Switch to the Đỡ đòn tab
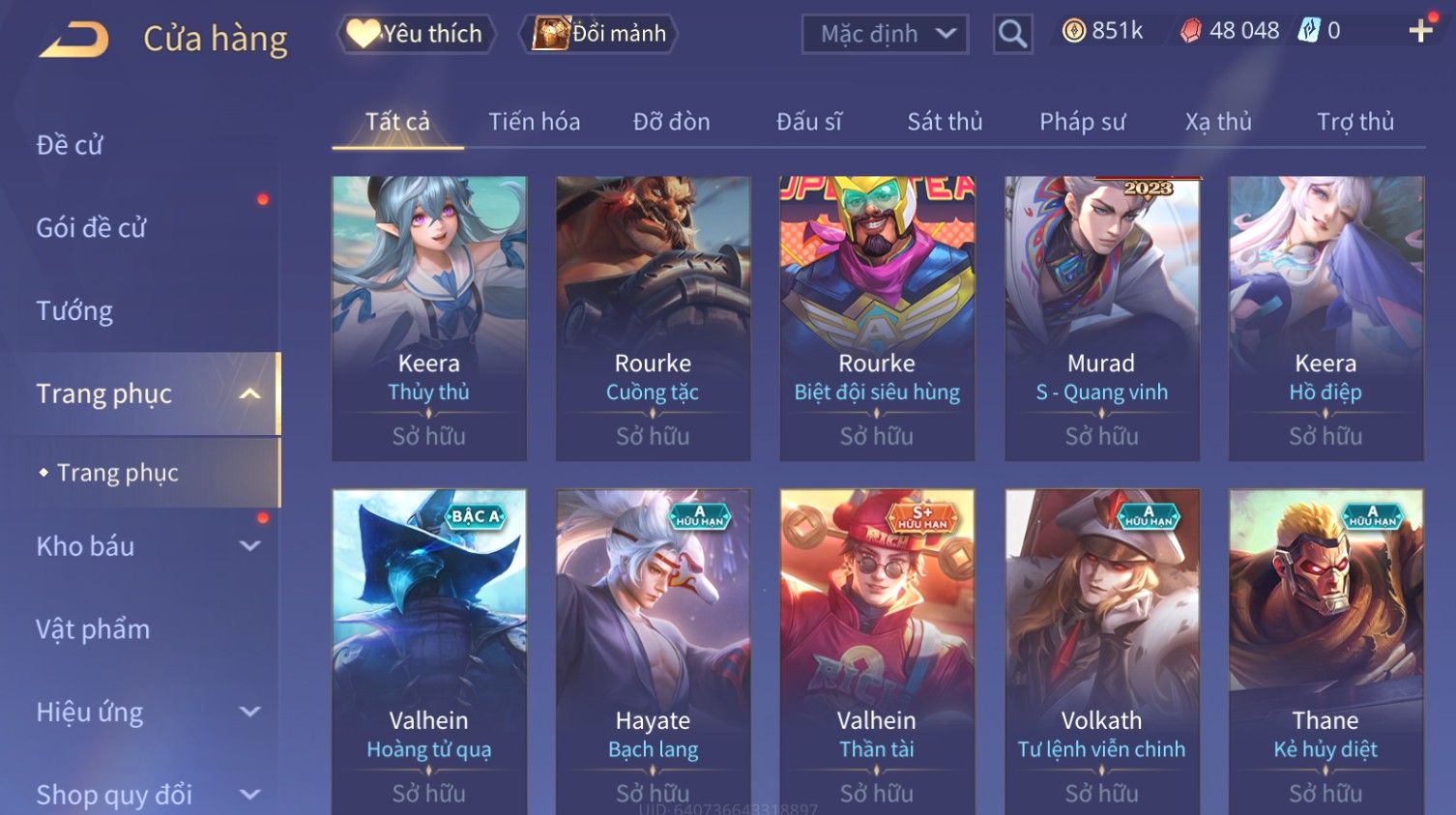The width and height of the screenshot is (1456, 815). point(671,122)
